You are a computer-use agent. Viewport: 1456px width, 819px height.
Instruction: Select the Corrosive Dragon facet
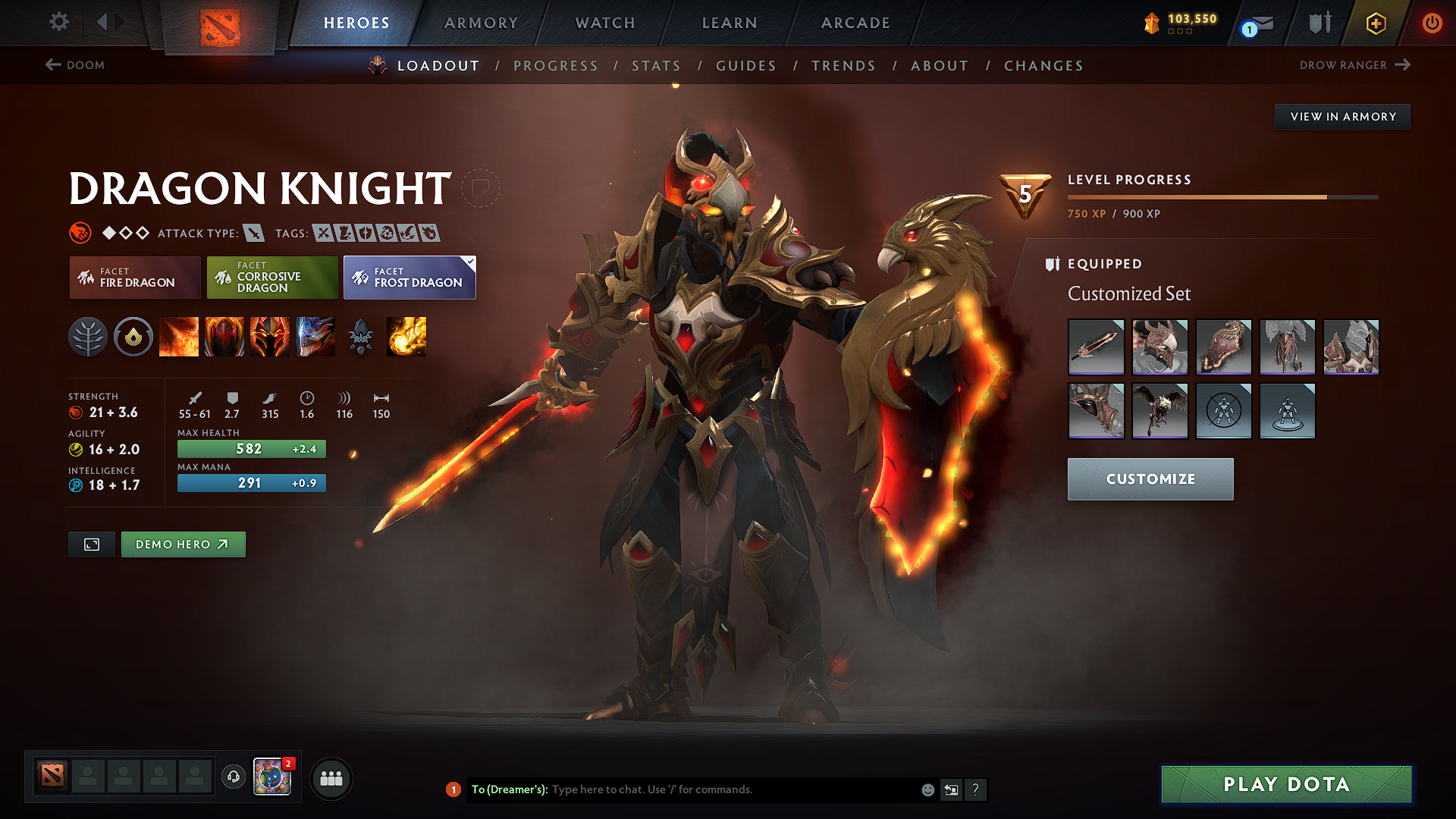[x=271, y=278]
